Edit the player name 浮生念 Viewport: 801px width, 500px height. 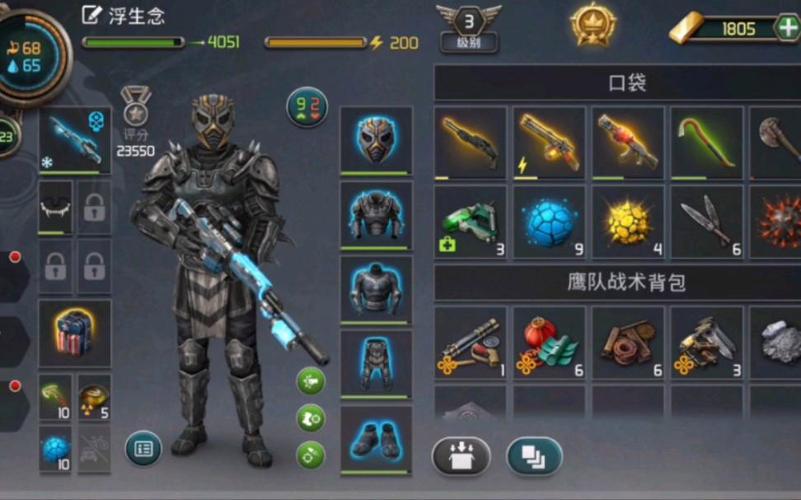point(93,15)
